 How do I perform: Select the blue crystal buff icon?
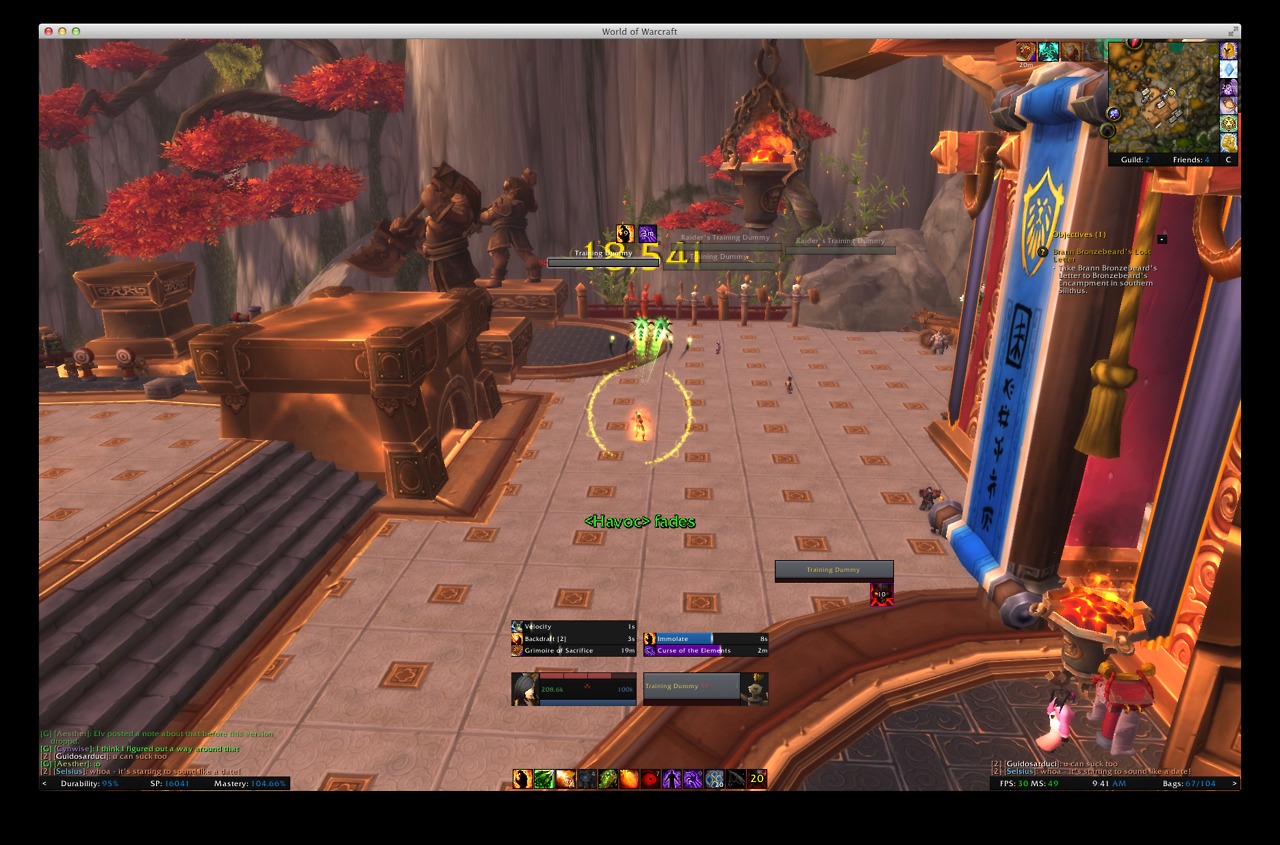click(x=1228, y=69)
